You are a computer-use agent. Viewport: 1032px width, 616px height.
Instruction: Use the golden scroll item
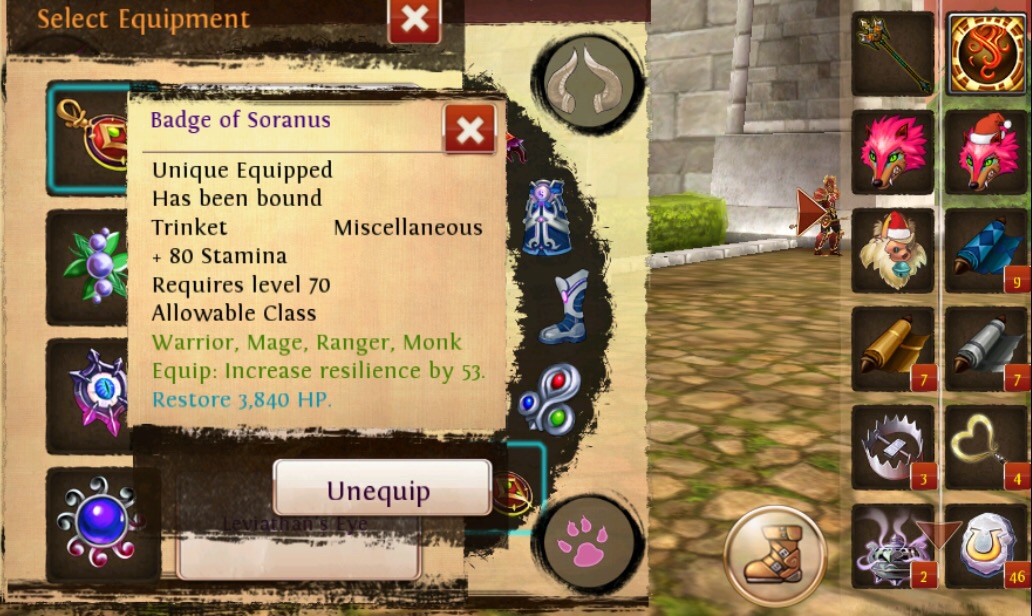click(x=892, y=348)
